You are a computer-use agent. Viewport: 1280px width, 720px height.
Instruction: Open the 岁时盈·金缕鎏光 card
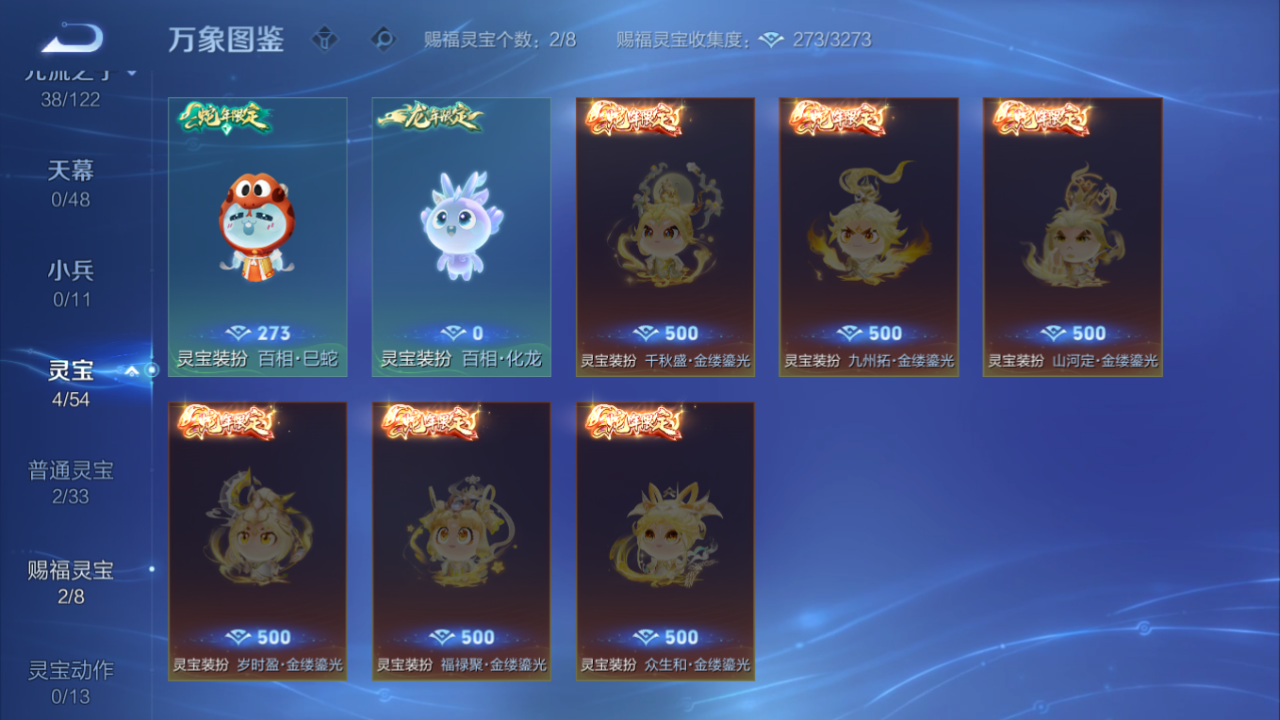point(256,540)
